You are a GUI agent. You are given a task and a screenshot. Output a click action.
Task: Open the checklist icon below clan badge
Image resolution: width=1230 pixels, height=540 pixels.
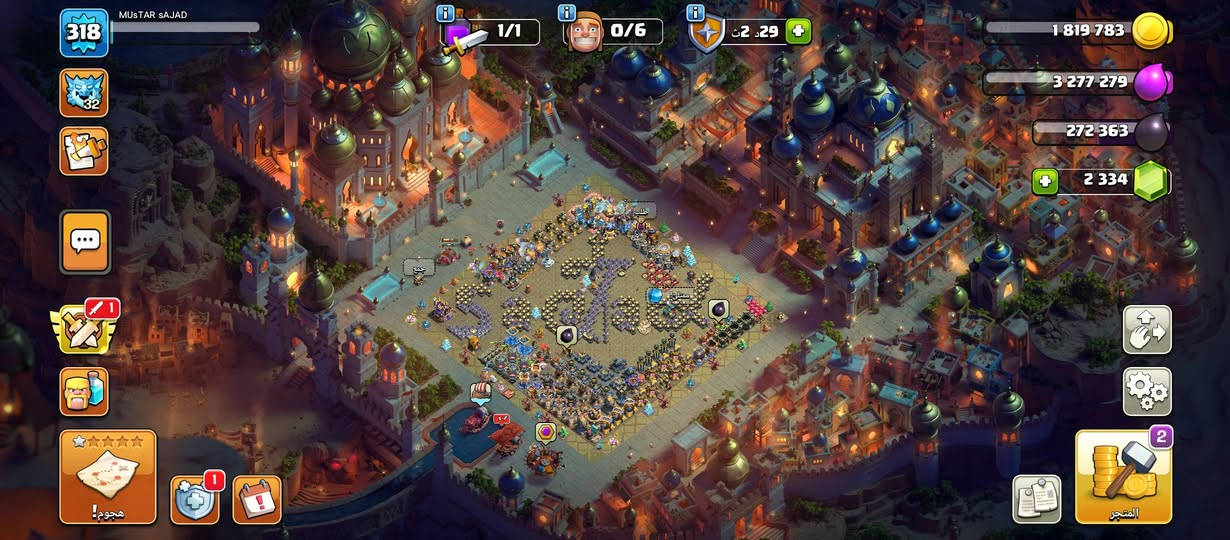click(x=84, y=150)
